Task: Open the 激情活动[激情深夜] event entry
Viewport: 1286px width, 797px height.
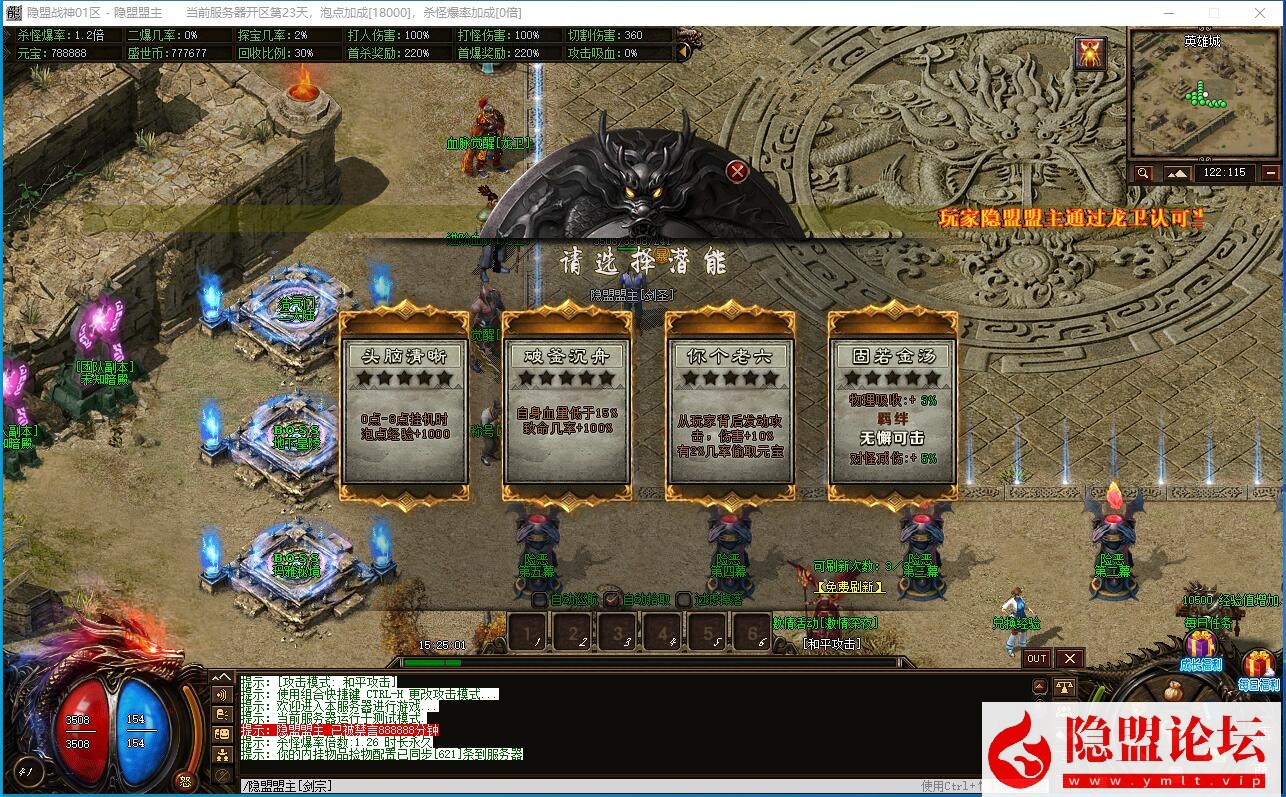Action: (826, 623)
